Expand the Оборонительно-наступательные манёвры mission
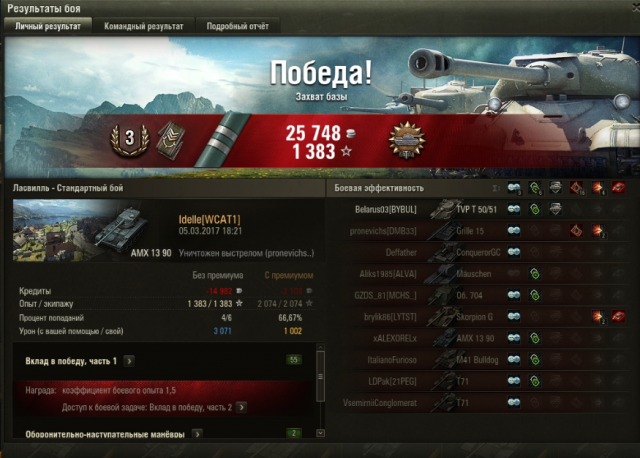This screenshot has width=640, height=458. pos(196,434)
